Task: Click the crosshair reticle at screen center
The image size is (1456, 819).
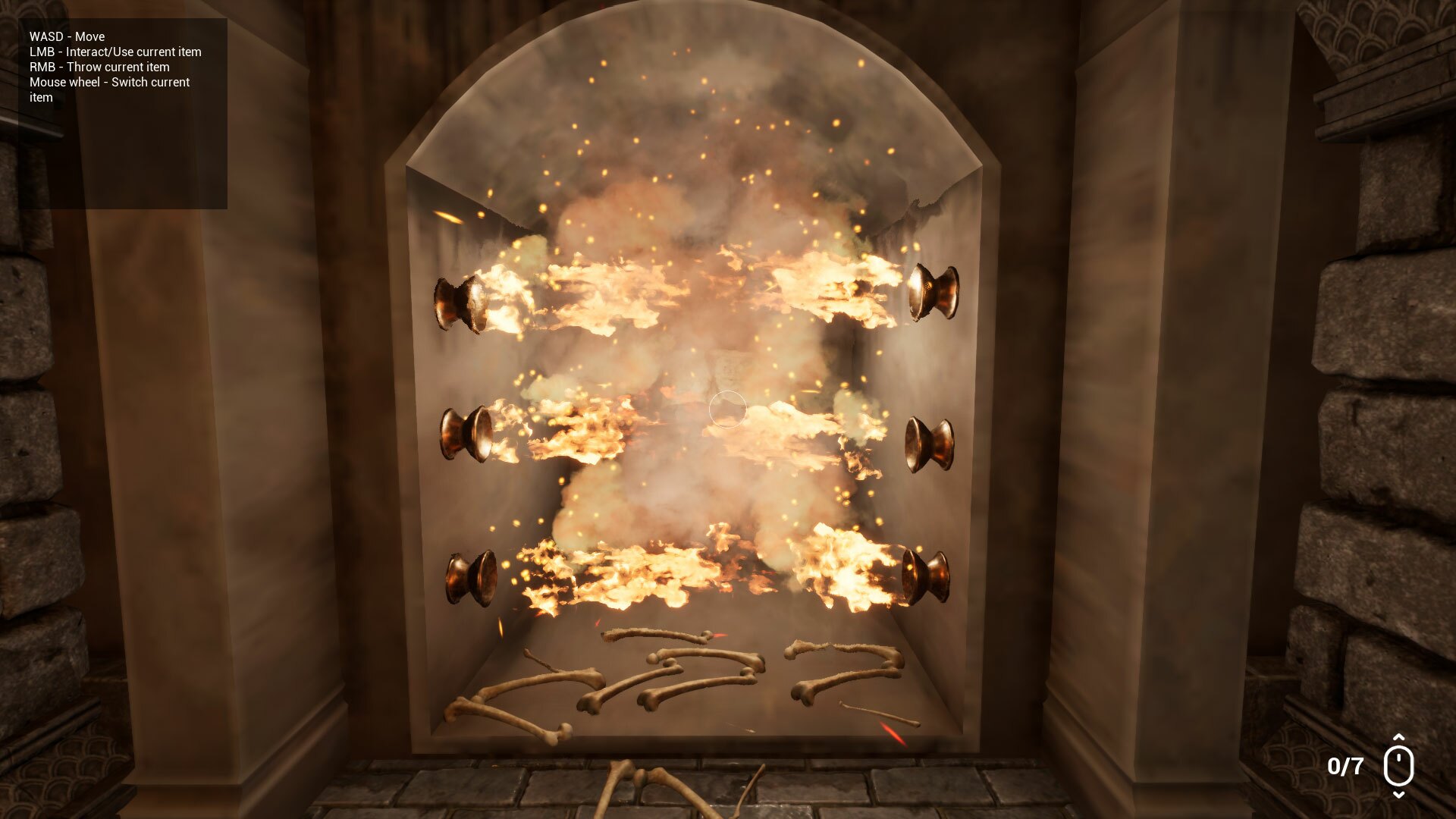Action: coord(726,409)
